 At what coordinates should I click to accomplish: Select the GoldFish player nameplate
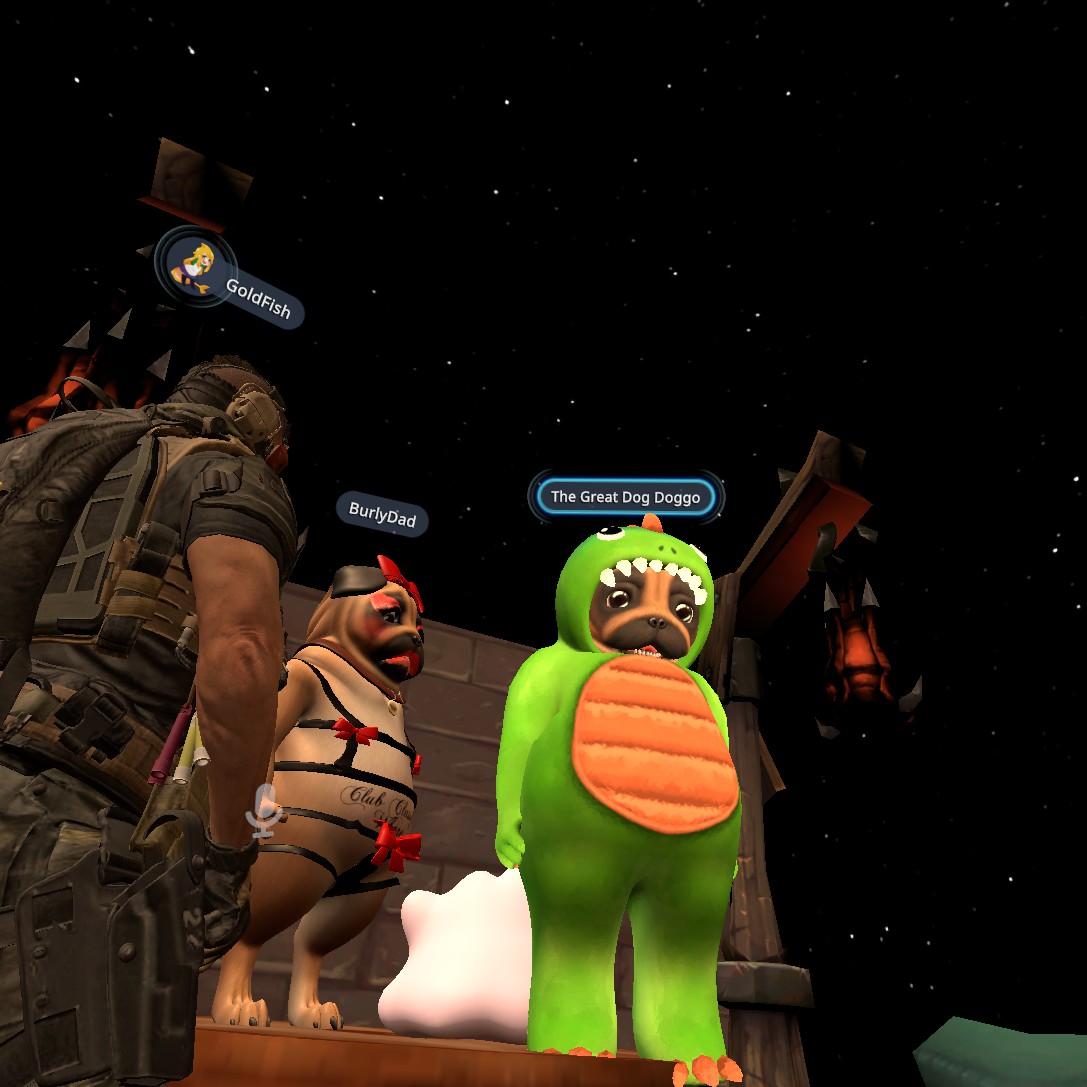pos(258,299)
